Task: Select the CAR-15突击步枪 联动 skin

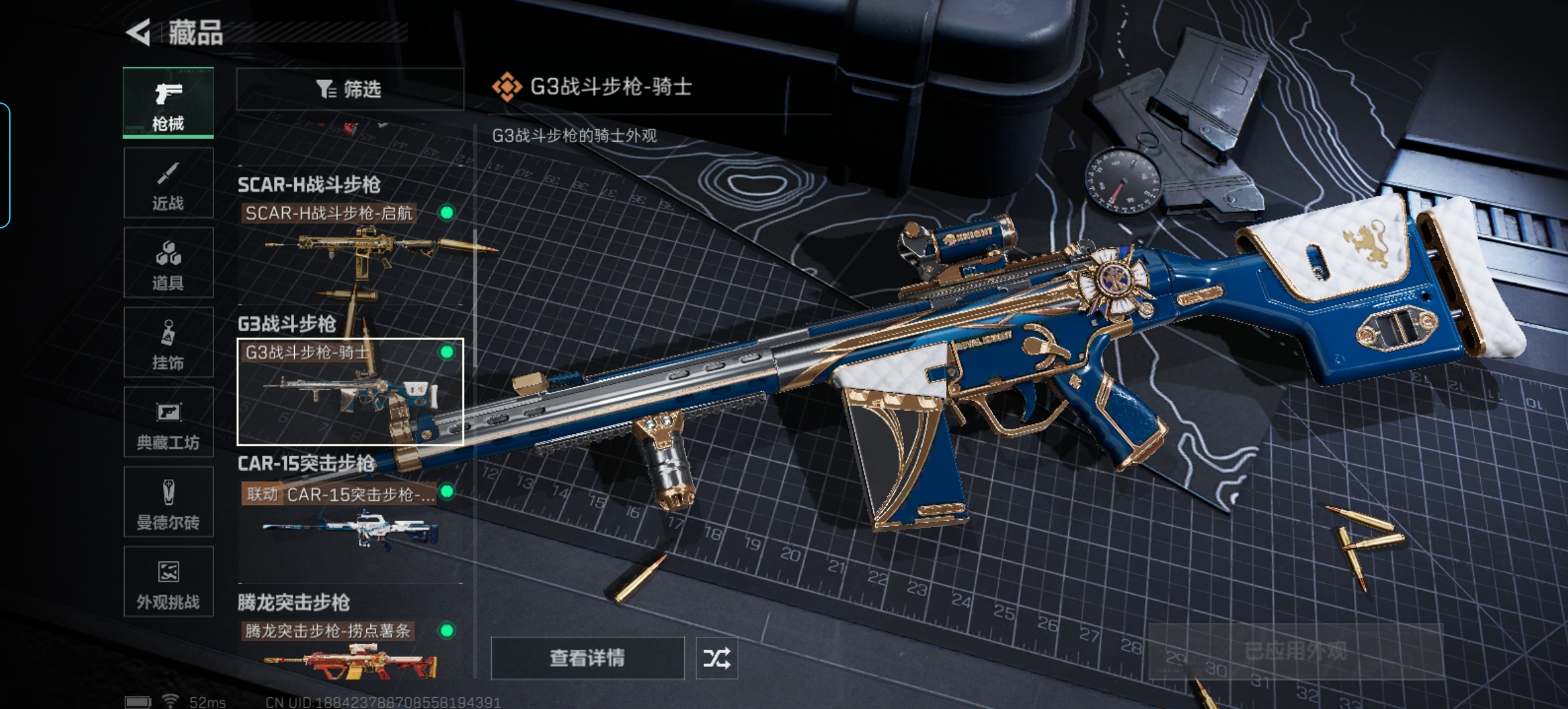Action: [x=349, y=525]
